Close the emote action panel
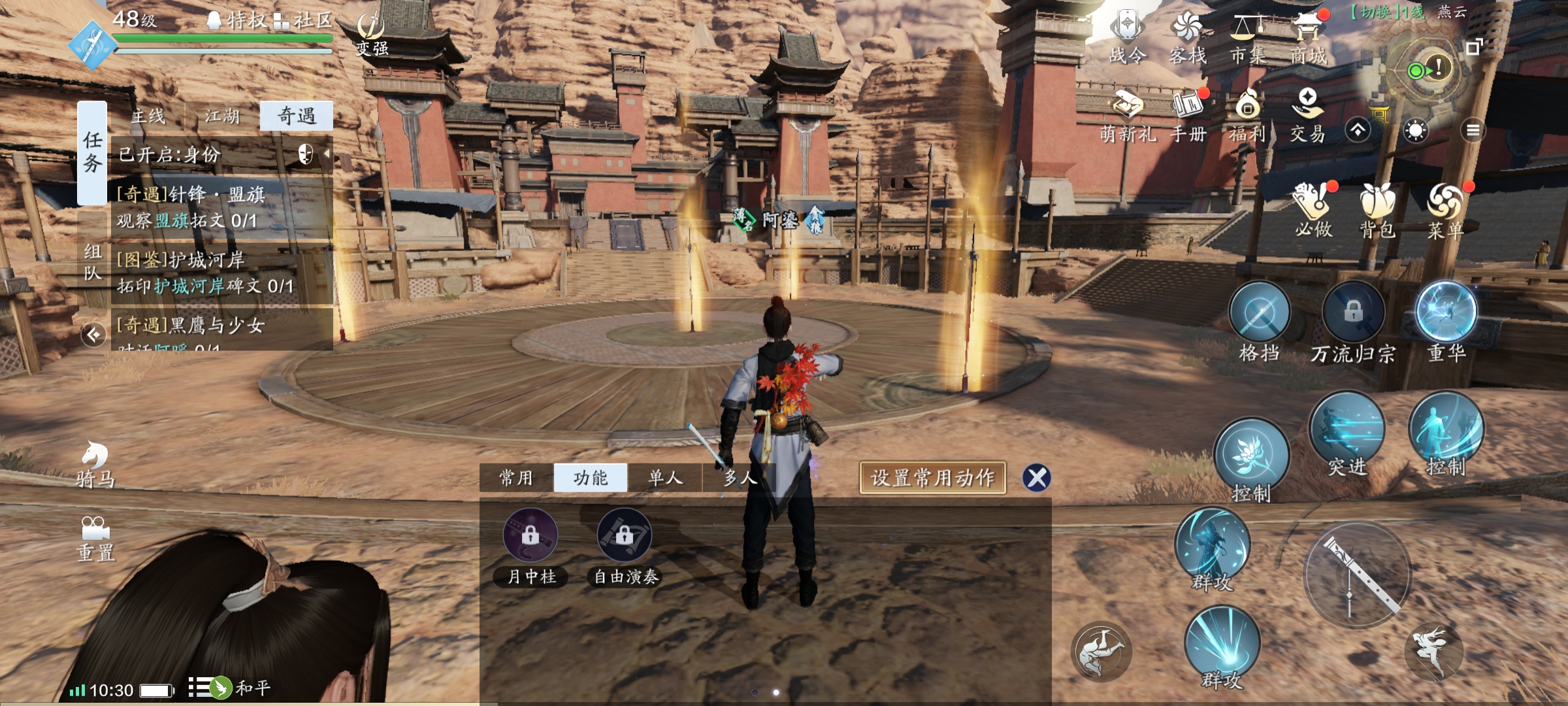Image resolution: width=1568 pixels, height=706 pixels. (1037, 478)
